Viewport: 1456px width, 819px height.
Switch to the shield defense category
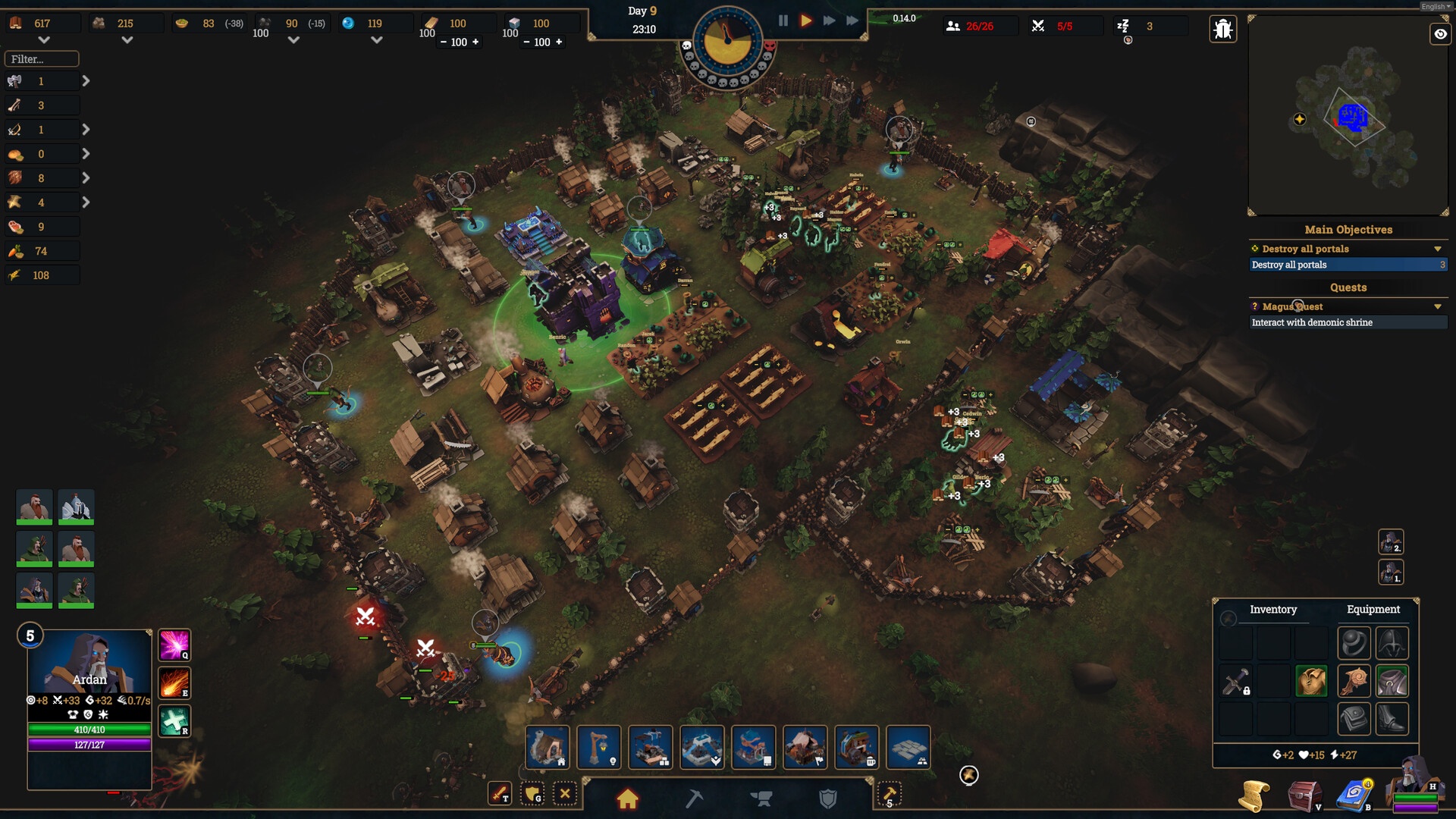pos(827,799)
